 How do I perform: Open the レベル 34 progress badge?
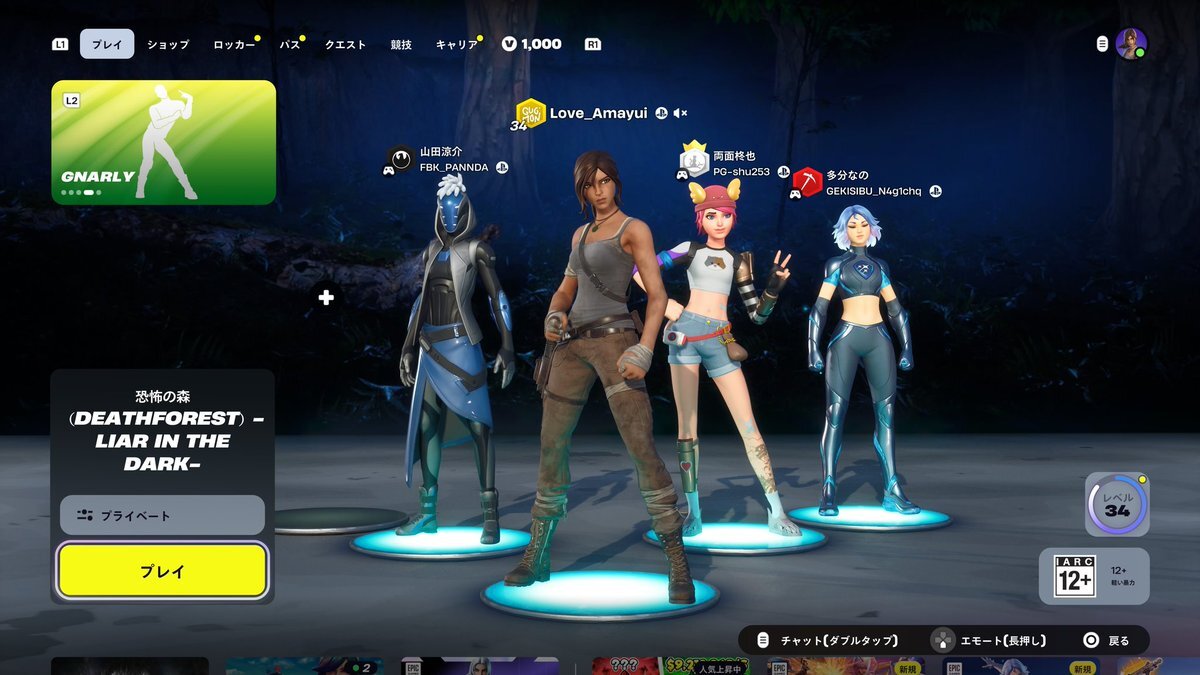coord(1116,505)
